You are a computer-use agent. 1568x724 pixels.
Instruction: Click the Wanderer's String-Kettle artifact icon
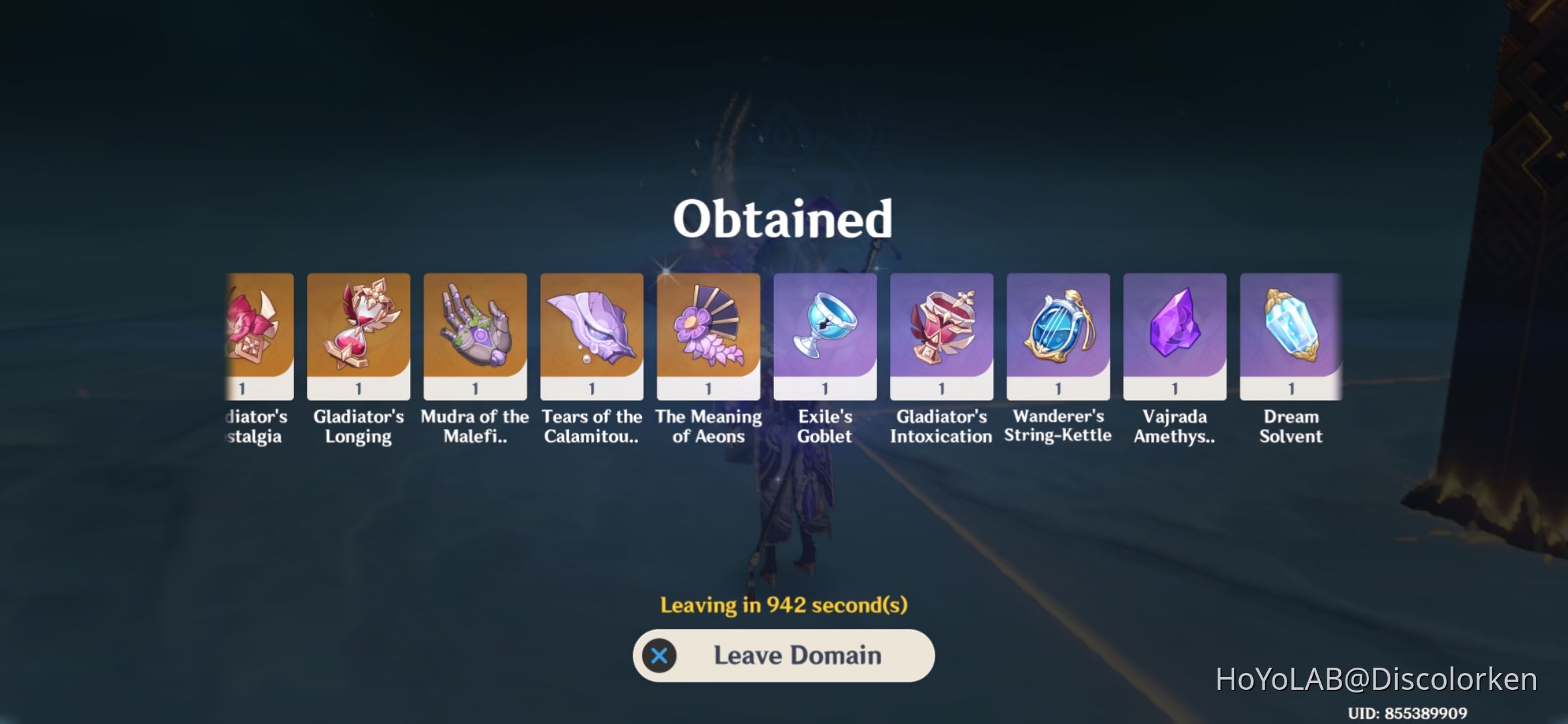pos(1057,328)
